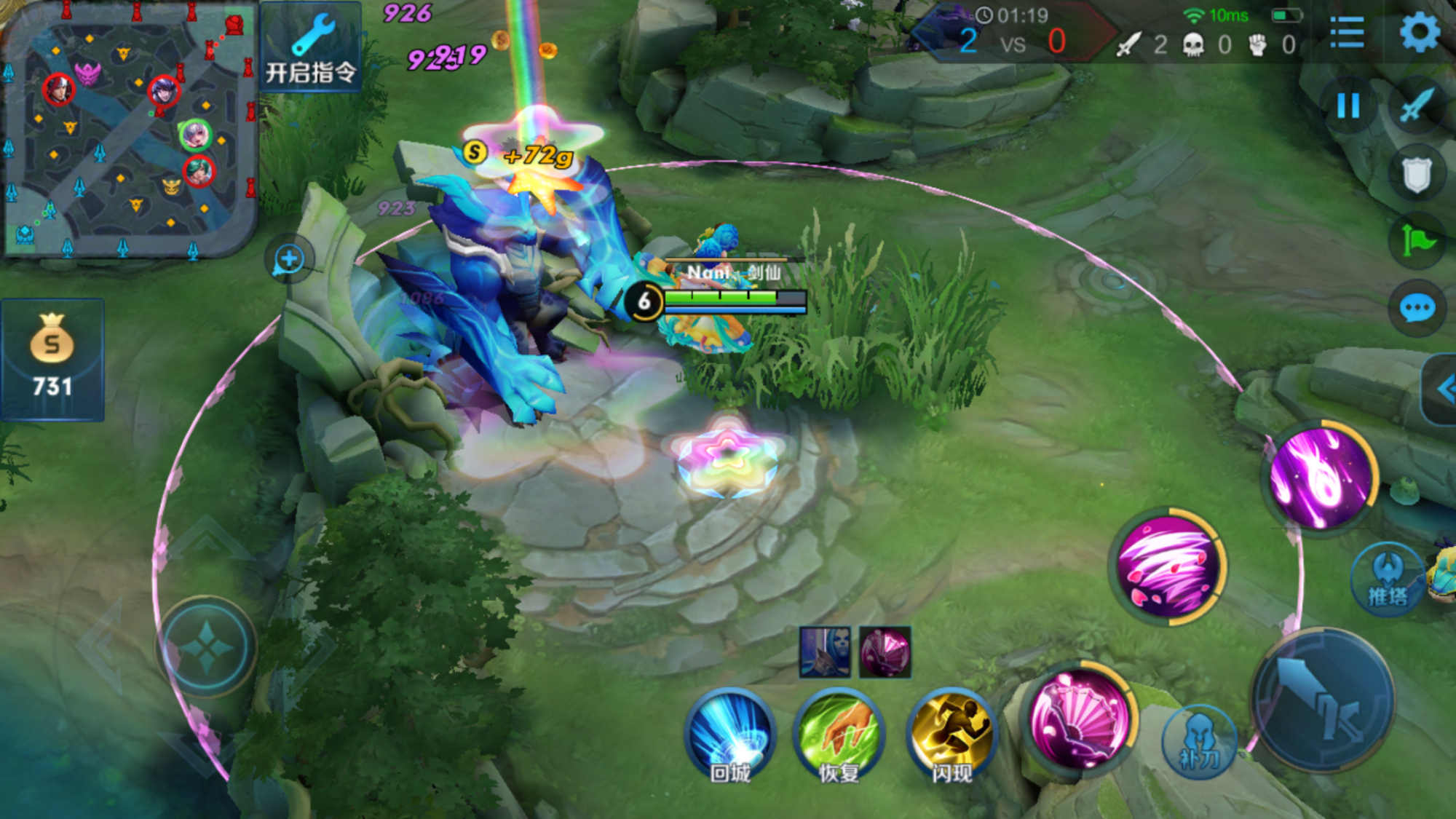Cast the pink swirl second skill
This screenshot has width=1456, height=819.
click(1168, 566)
